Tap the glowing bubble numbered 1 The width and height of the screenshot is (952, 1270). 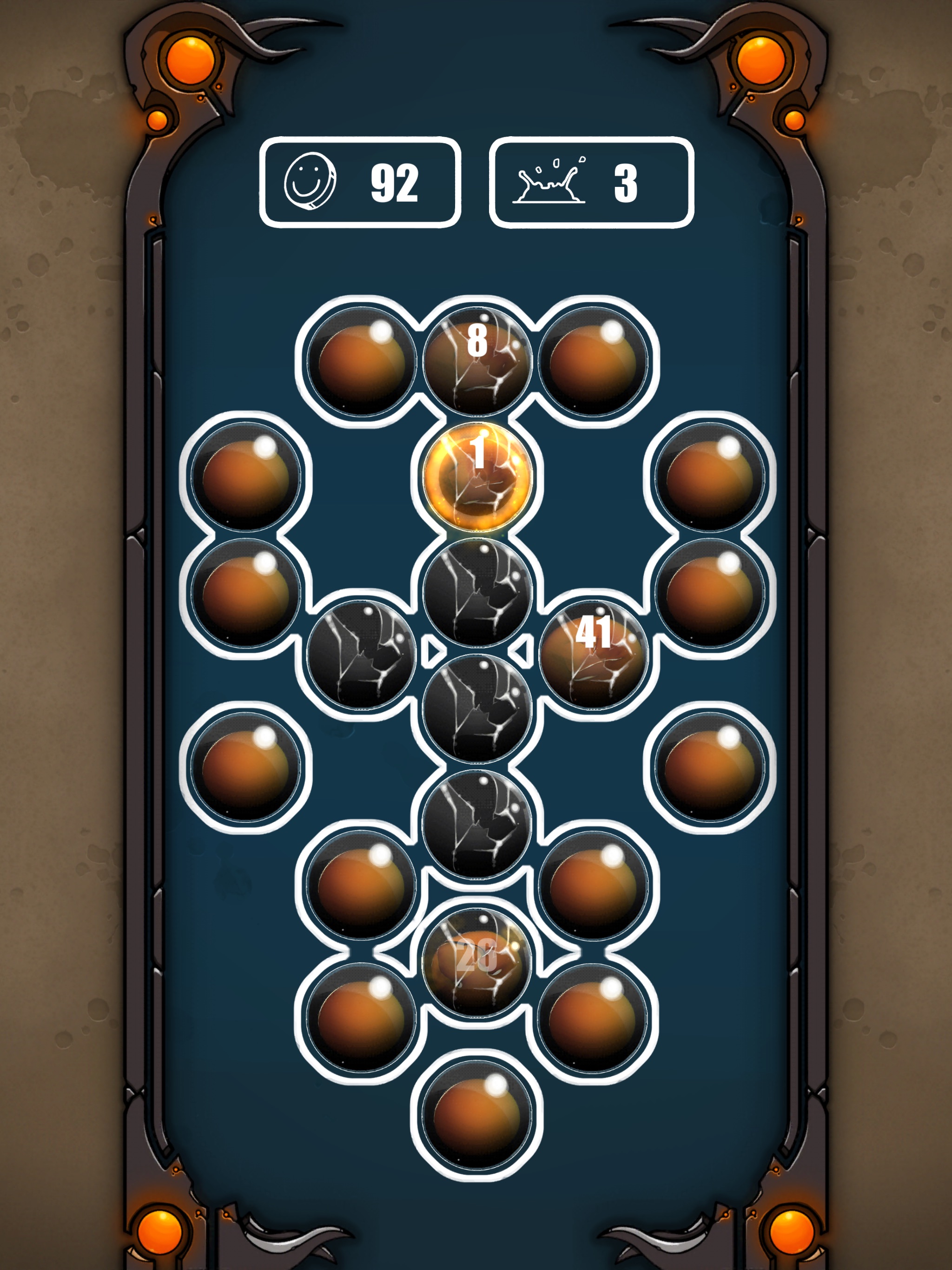pyautogui.click(x=476, y=476)
